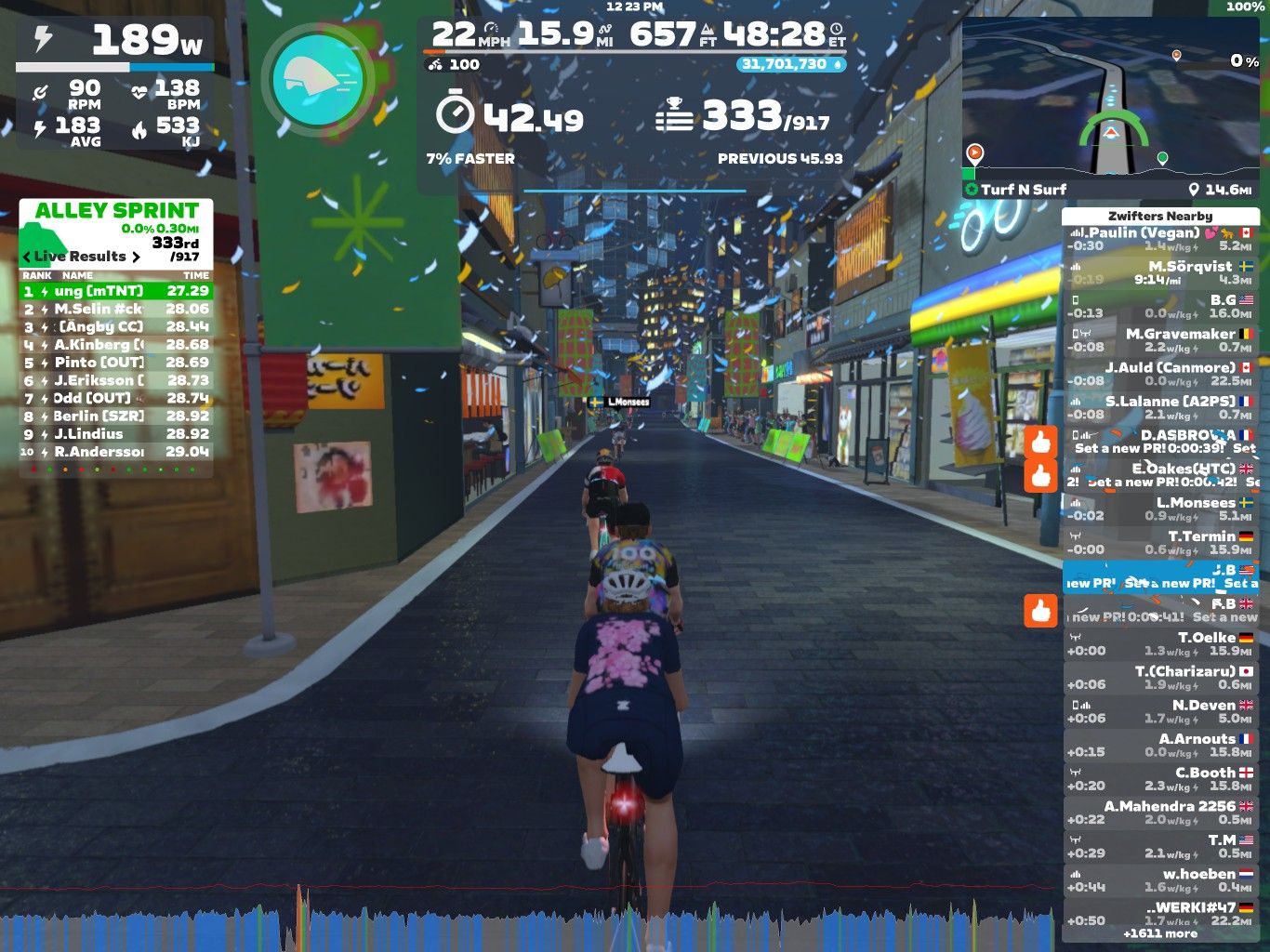Give Ride On thumbs-up to D.ASBROW

tap(1041, 441)
